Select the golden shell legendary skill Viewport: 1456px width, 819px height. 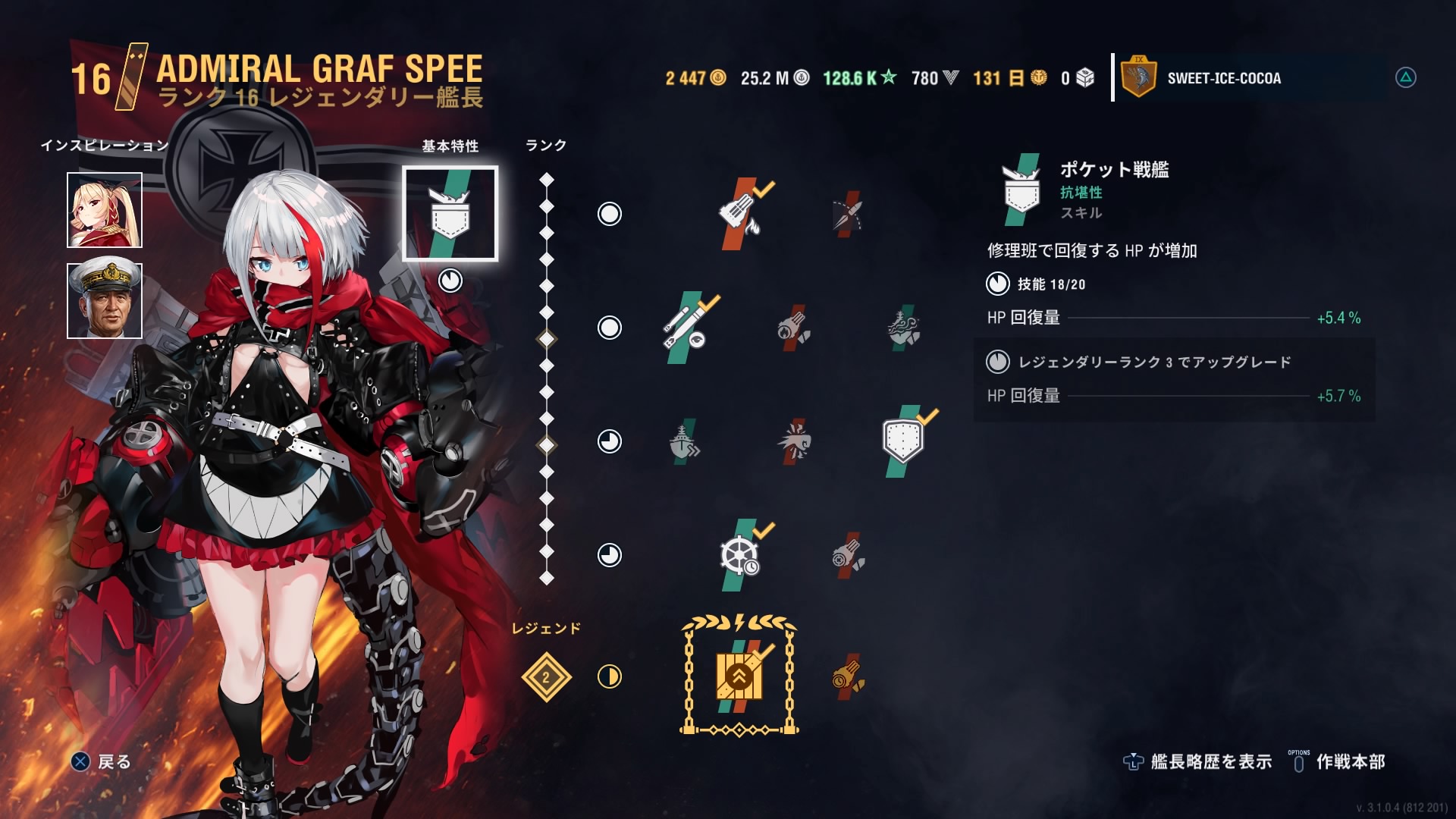pyautogui.click(x=847, y=676)
